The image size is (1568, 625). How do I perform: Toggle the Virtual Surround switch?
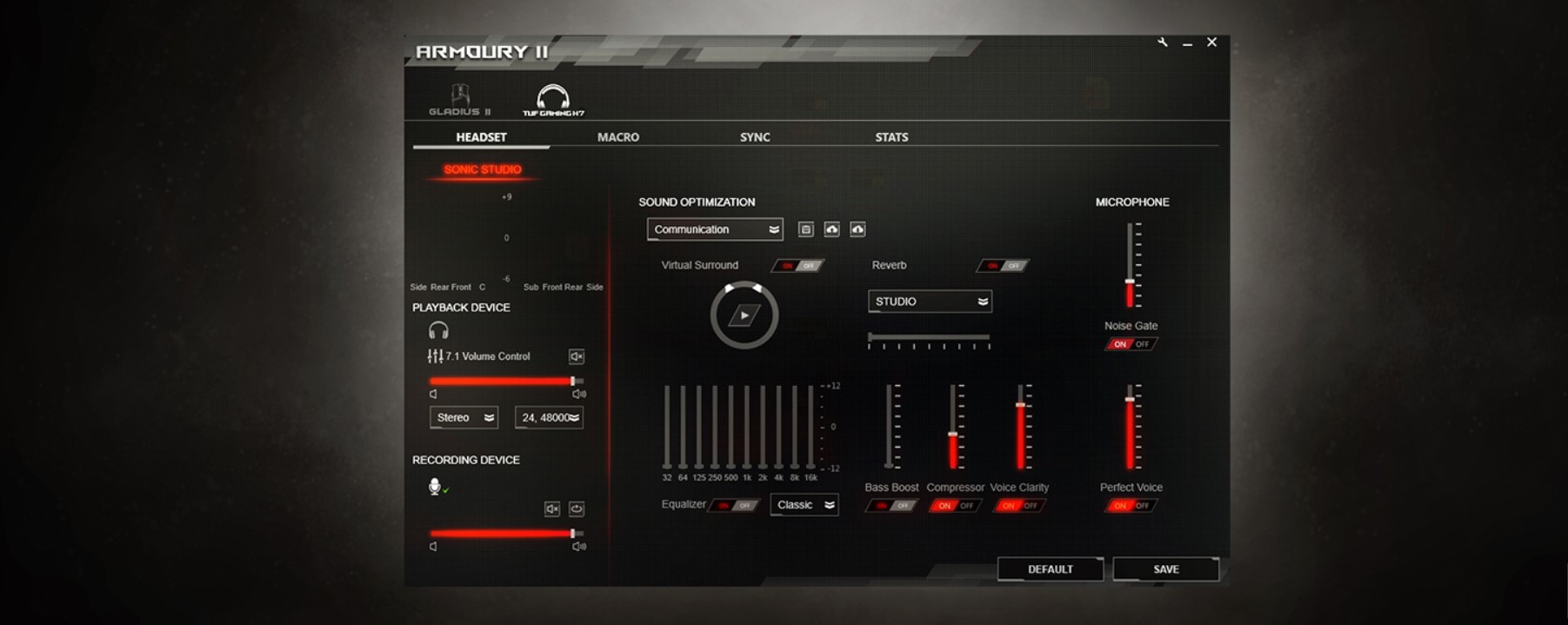[798, 265]
